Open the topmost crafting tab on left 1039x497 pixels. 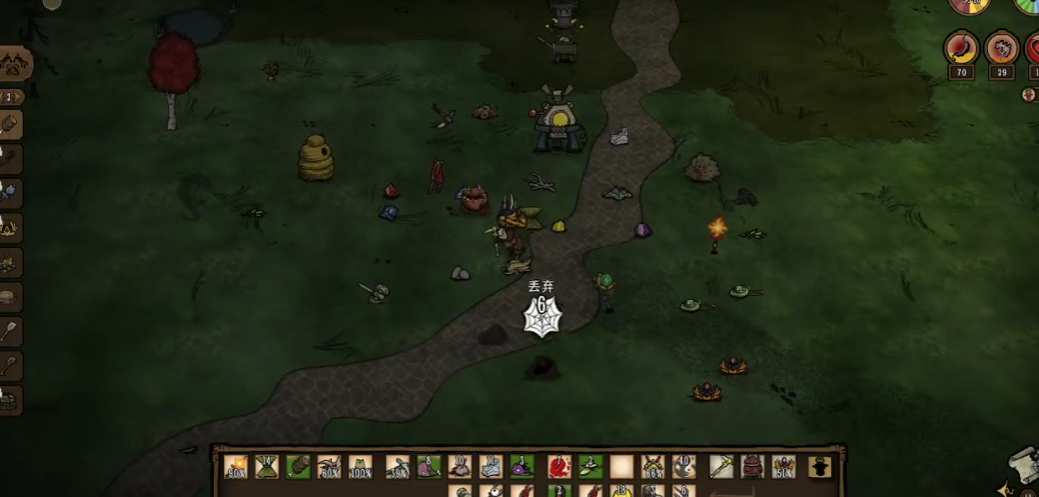(15, 64)
